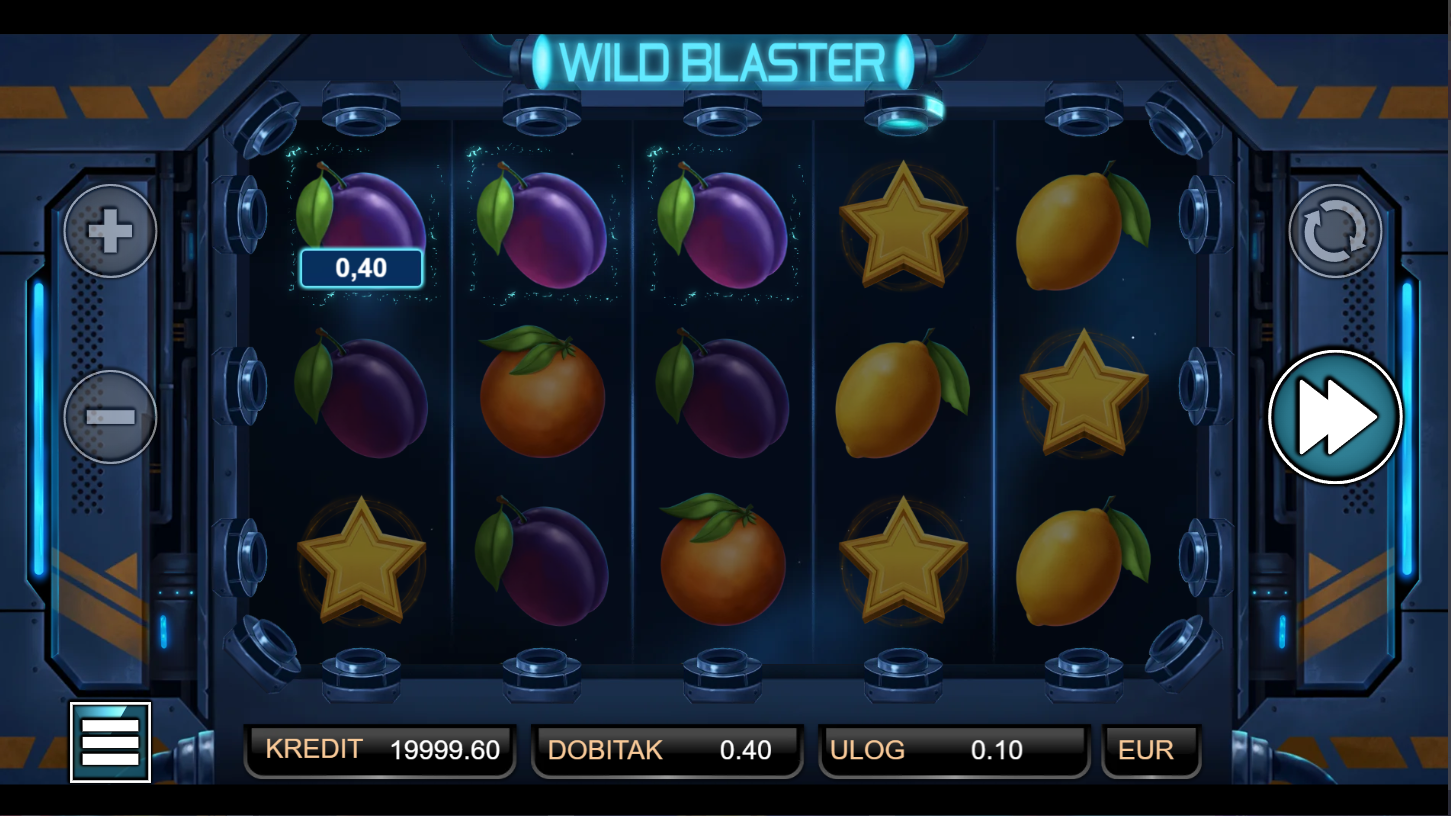Spin the reels with the double-arrow button
This screenshot has height=816, width=1451.
pyautogui.click(x=1335, y=416)
